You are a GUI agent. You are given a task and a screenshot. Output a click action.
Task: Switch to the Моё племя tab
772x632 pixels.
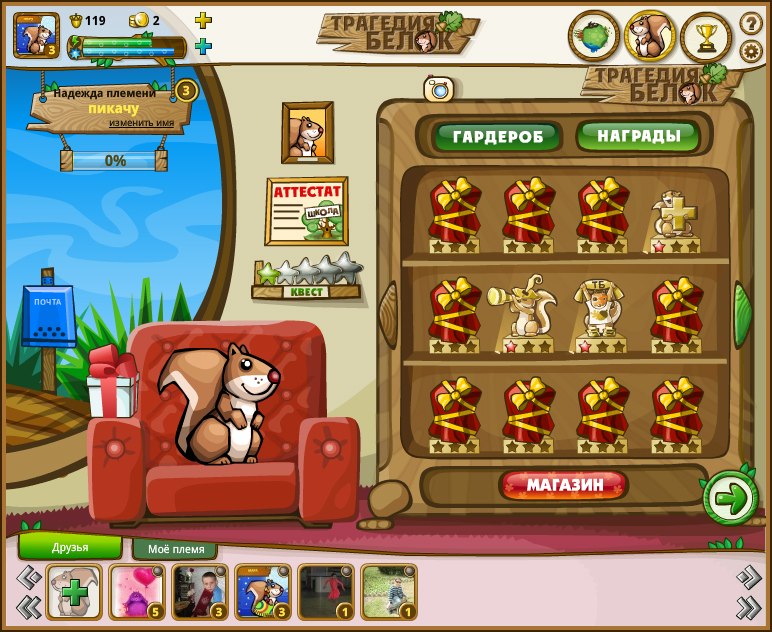click(x=176, y=549)
